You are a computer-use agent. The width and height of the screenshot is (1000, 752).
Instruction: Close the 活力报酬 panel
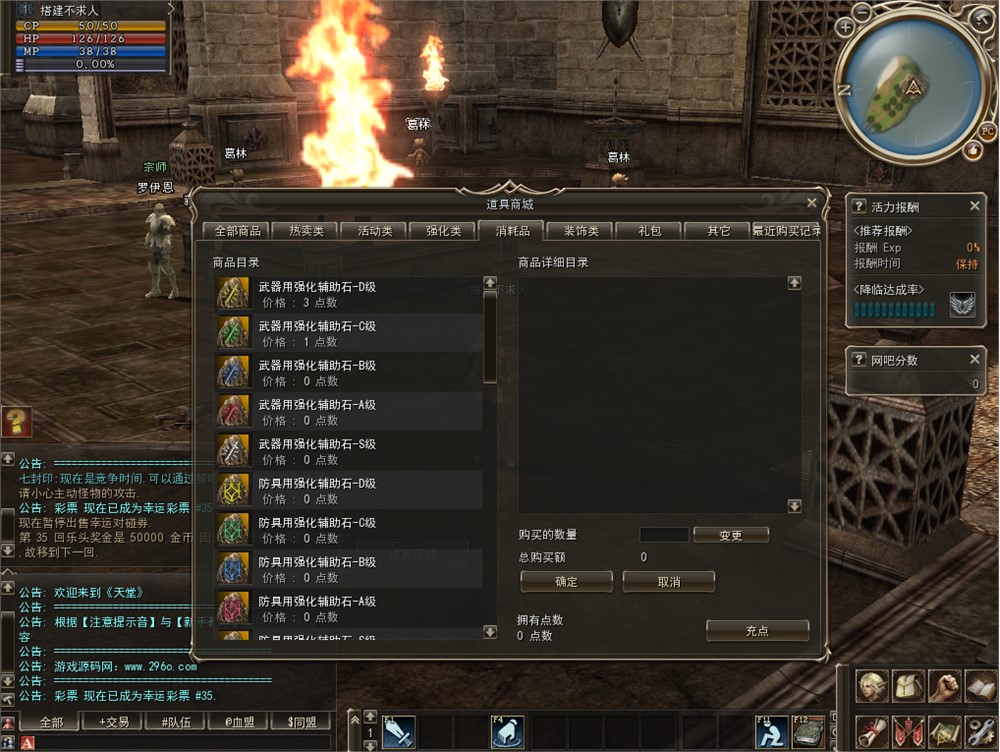pos(975,206)
